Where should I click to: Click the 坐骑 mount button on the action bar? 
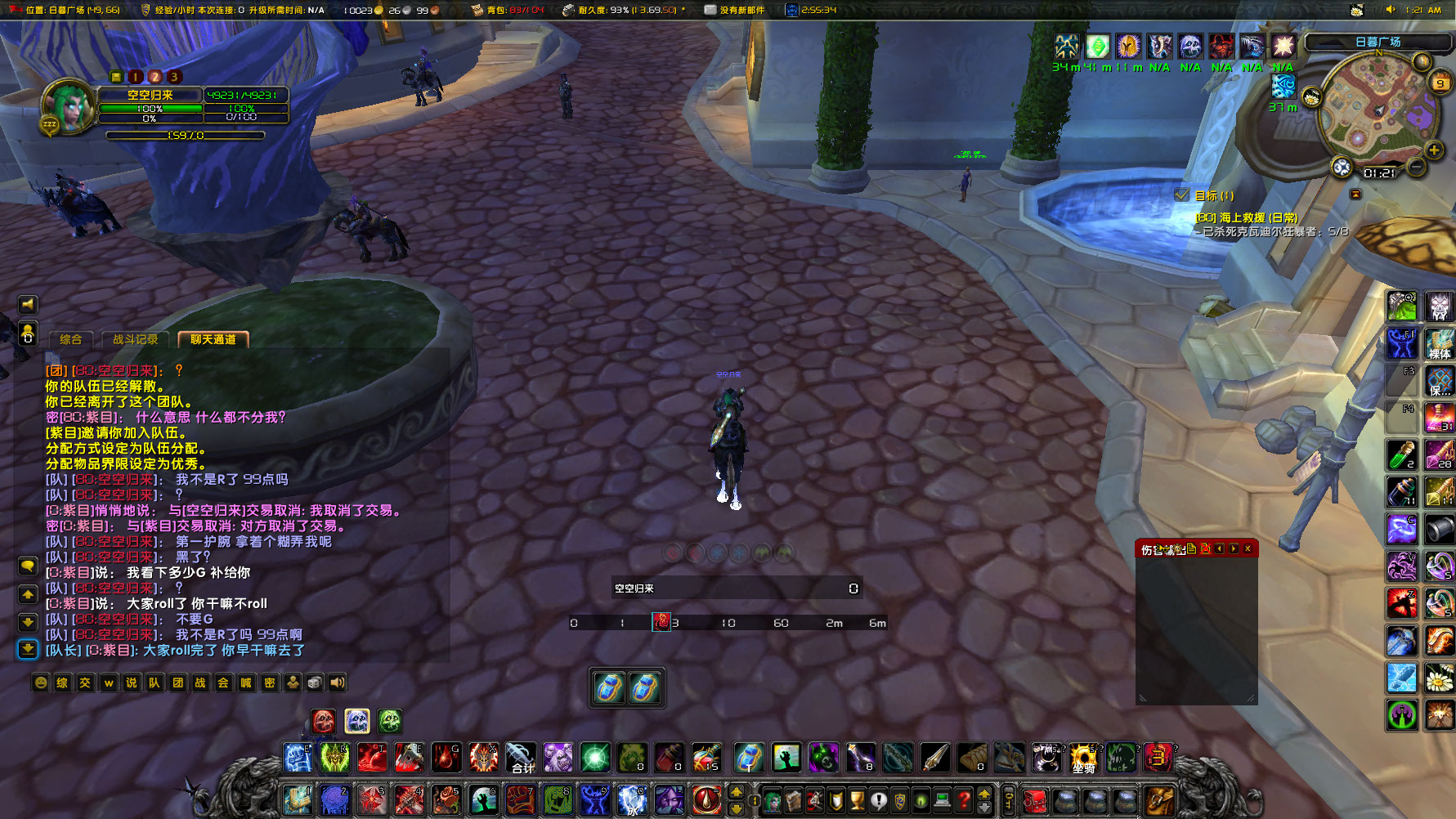click(1084, 756)
